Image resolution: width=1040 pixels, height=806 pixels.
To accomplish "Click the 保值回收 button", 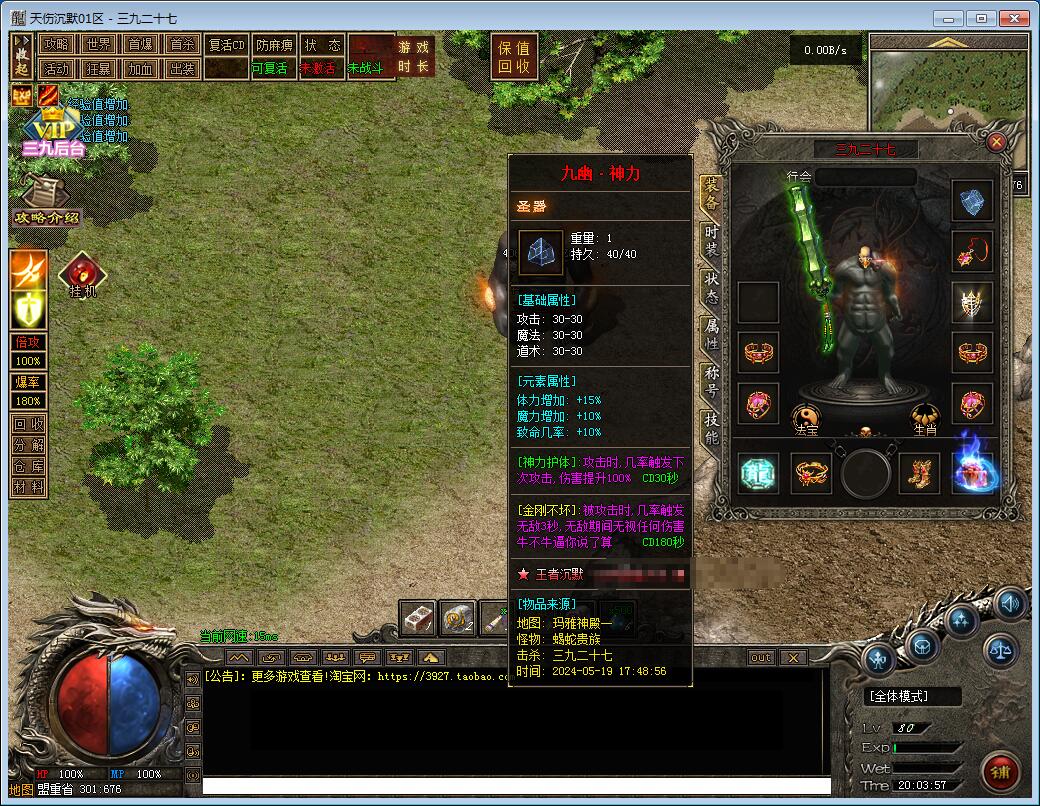I will pyautogui.click(x=515, y=57).
